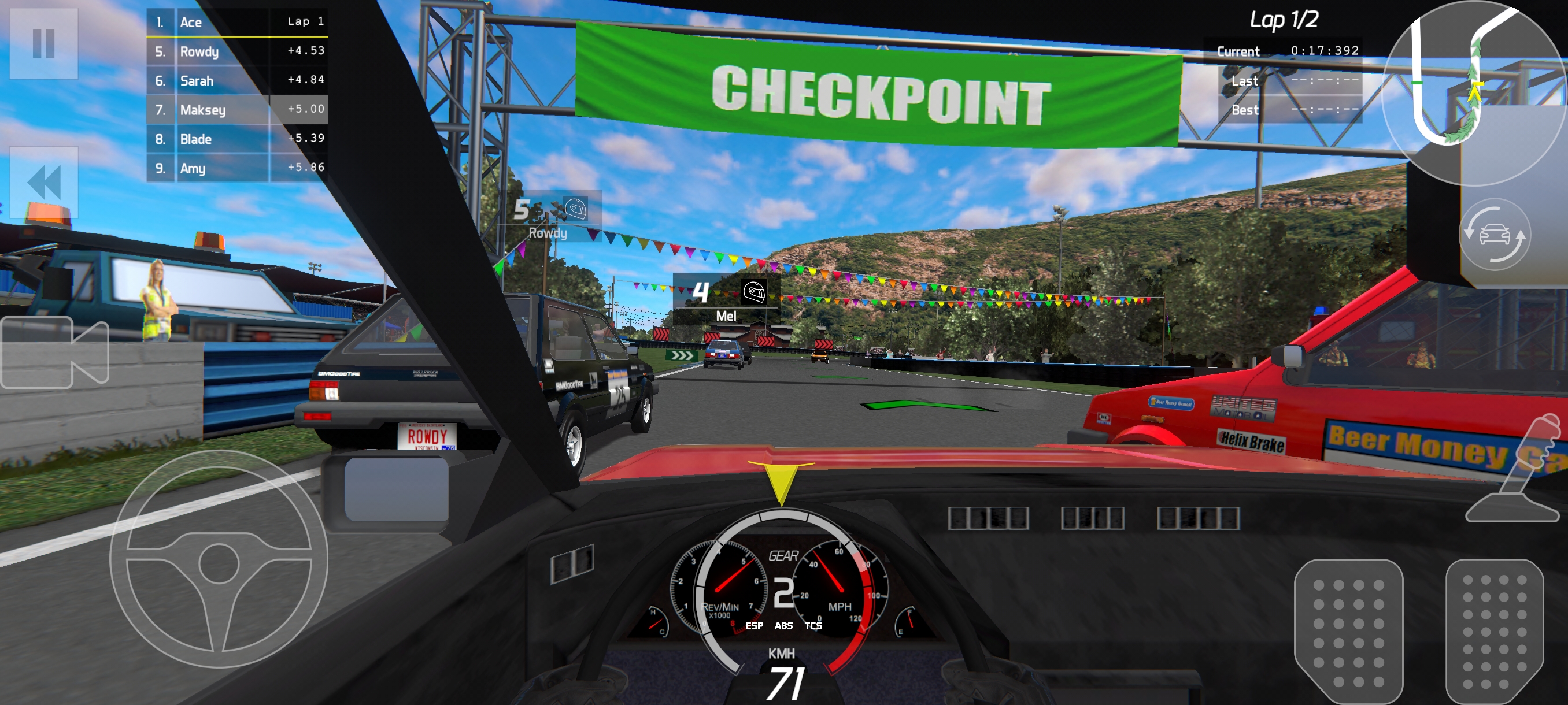This screenshot has height=705, width=1568.
Task: Select Rowdy in the standings list
Action: 238,51
